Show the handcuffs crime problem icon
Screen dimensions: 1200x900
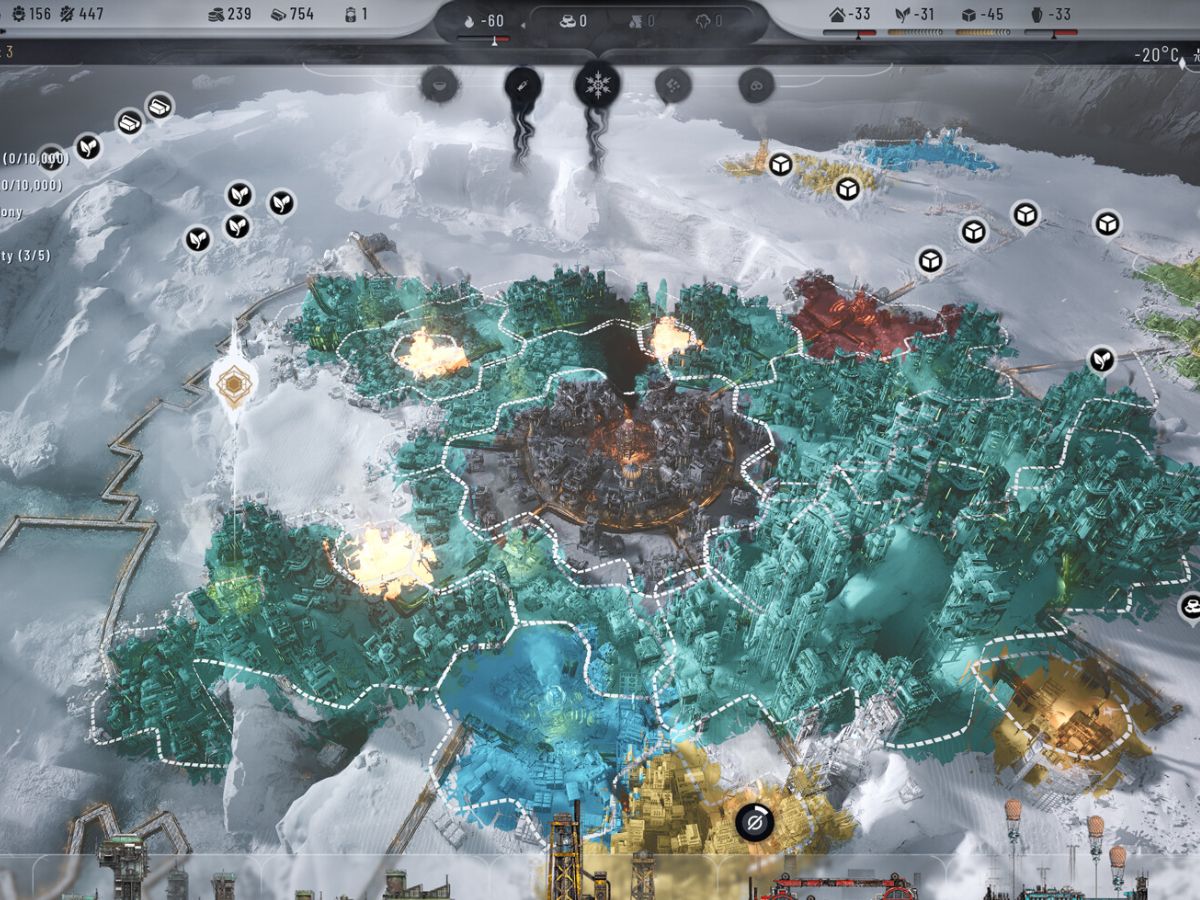coord(755,85)
